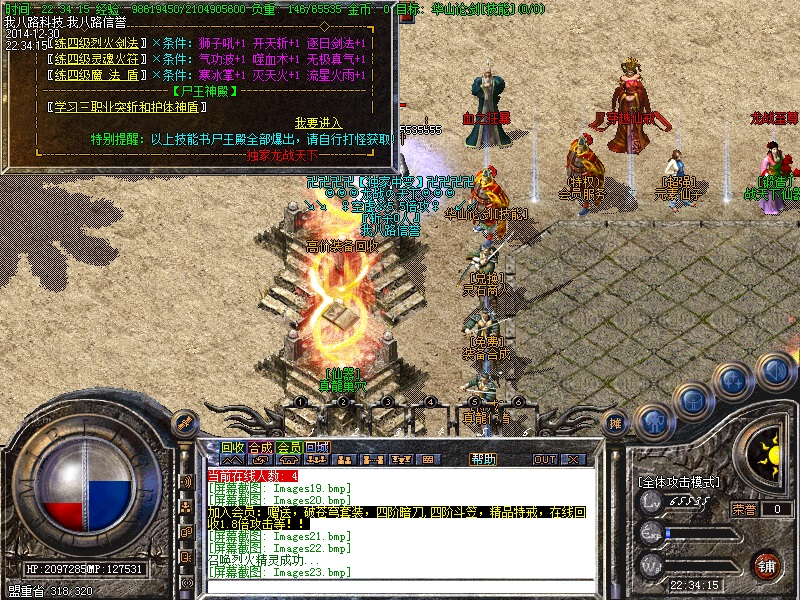Viewport: 800px width, 600px height.
Task: Open the bag inventory round icon
Action: tap(692, 400)
